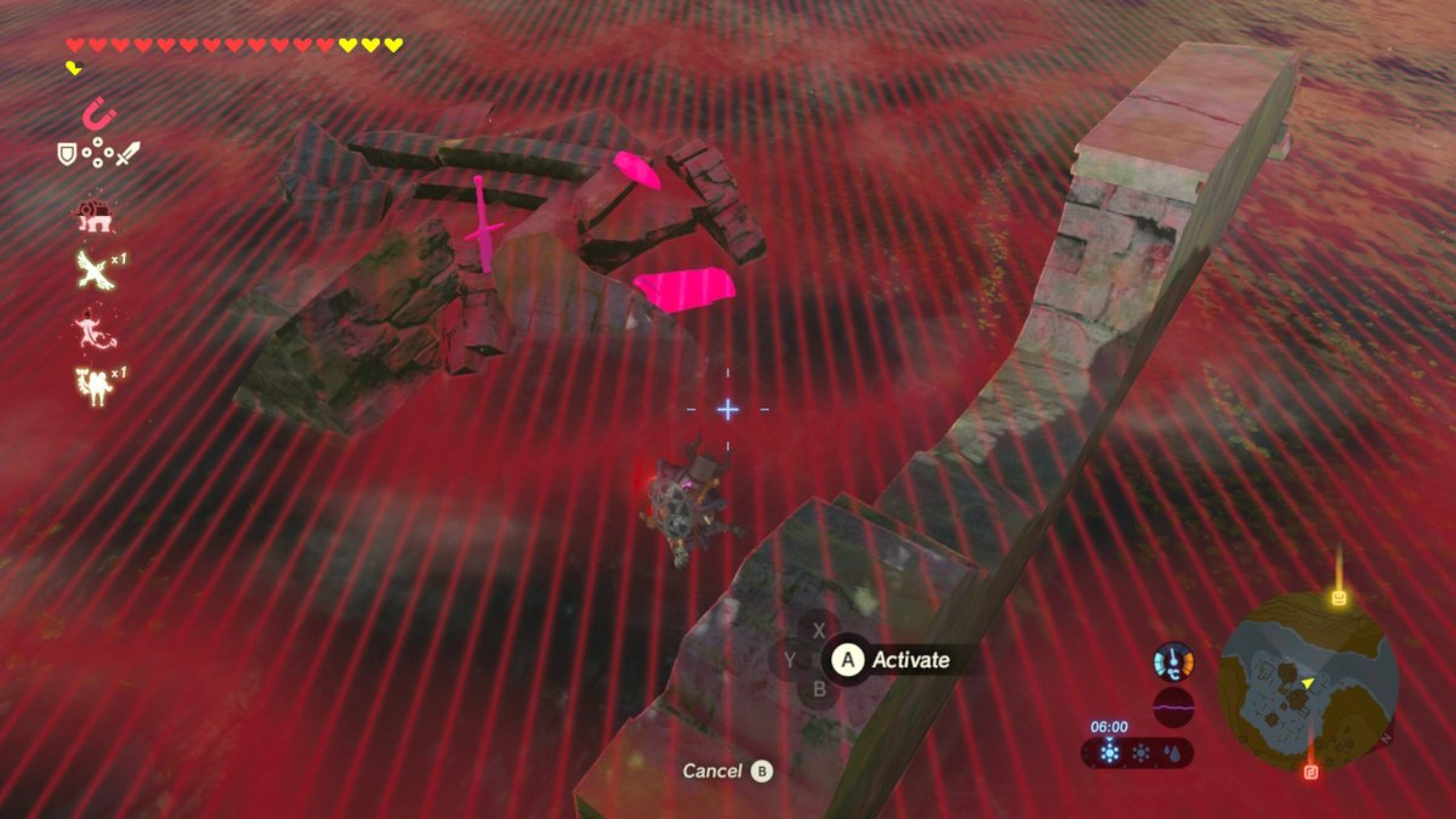
Task: Click the Y button in the controller prompt cluster
Action: pyautogui.click(x=790, y=659)
